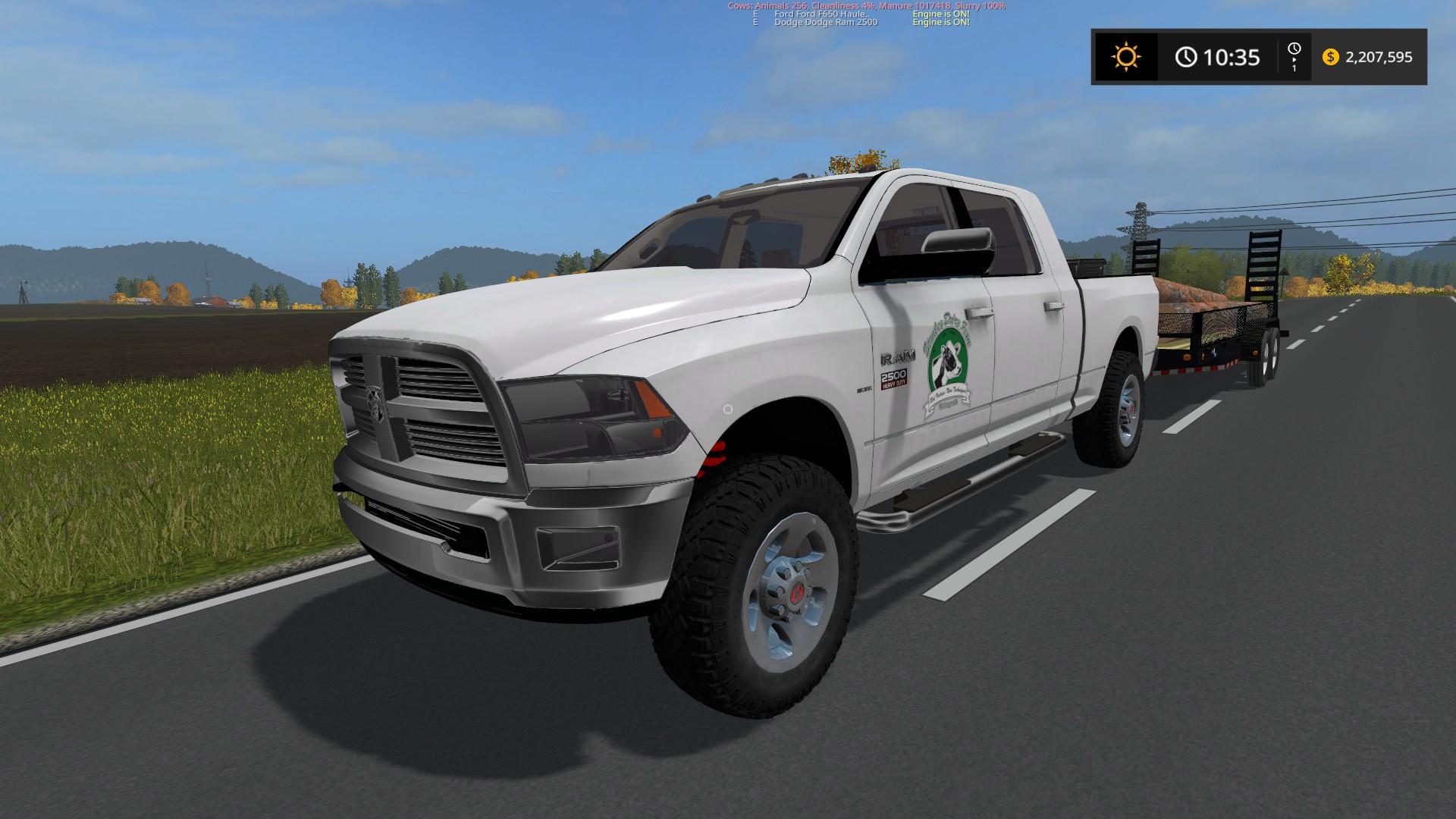Expand the timescale indicator arrow
Image resolution: width=1456 pixels, height=819 pixels.
(x=1294, y=61)
